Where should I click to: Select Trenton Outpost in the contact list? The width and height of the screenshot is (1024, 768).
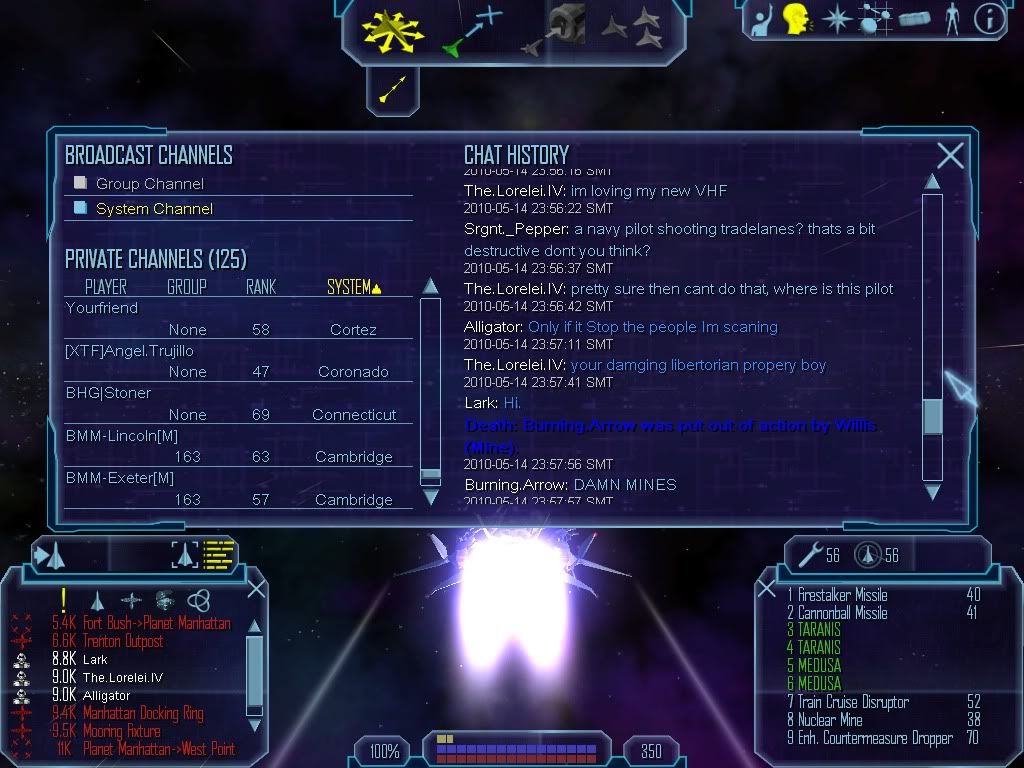[x=122, y=641]
